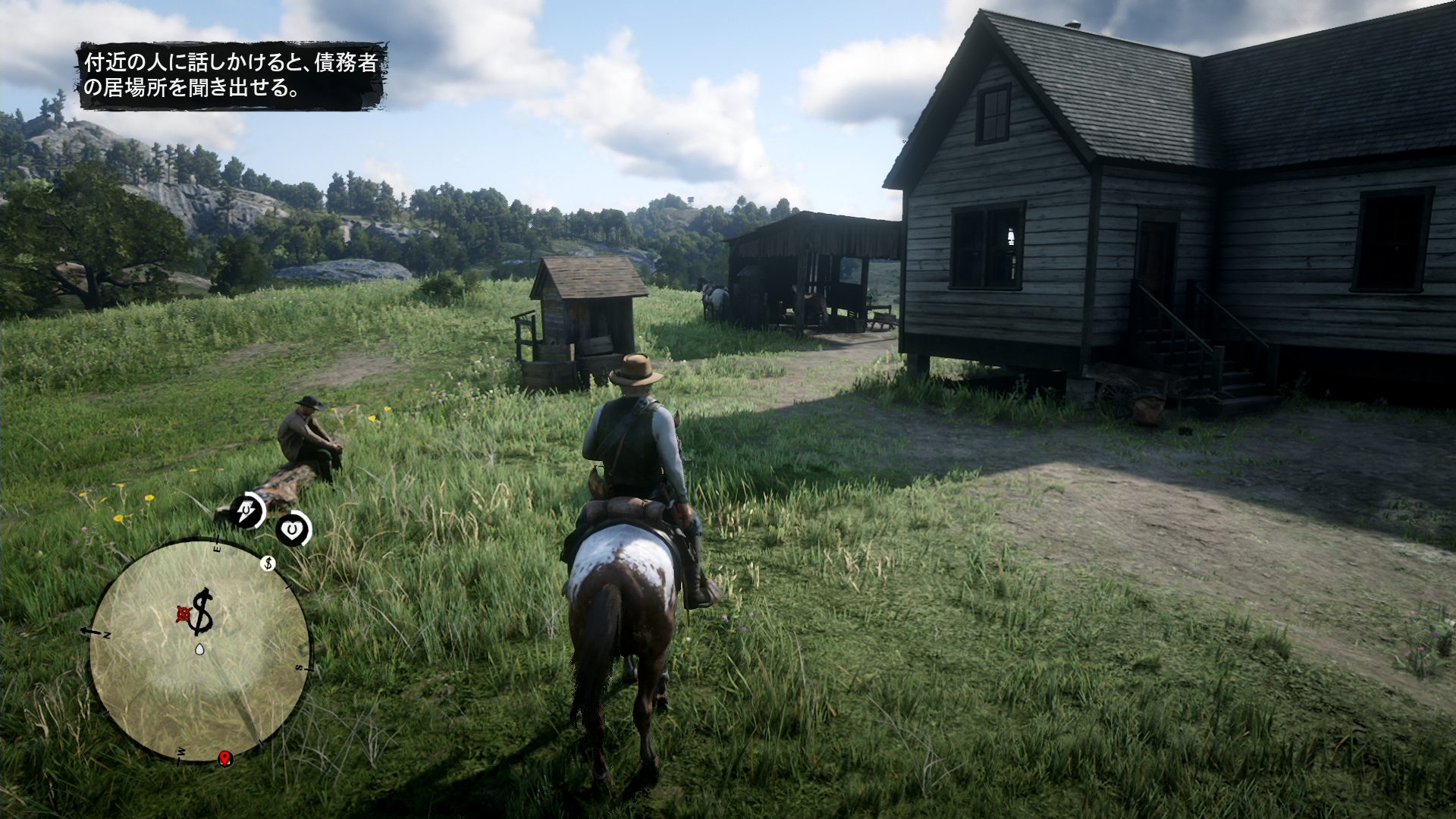Select the large black dollar sign marker

[x=202, y=611]
